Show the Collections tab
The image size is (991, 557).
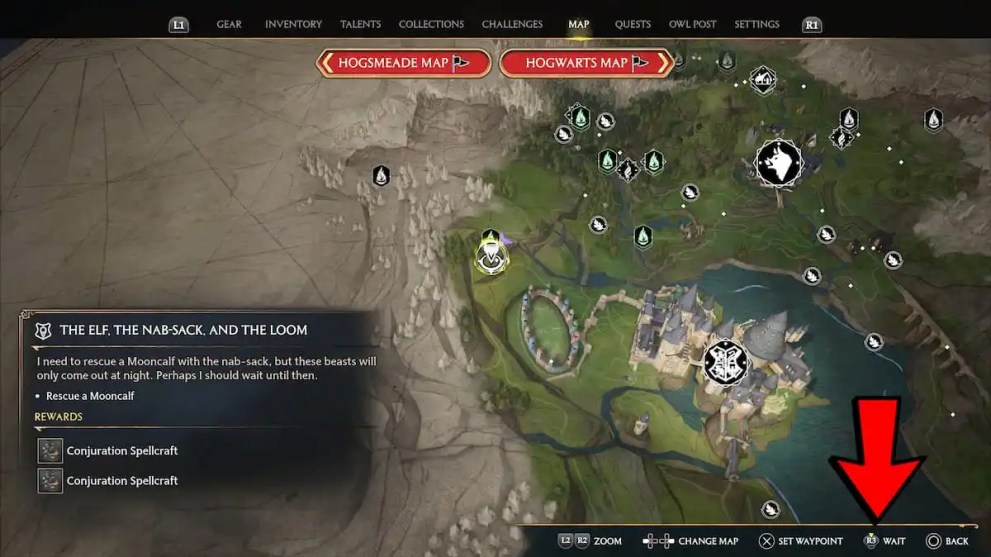429,24
